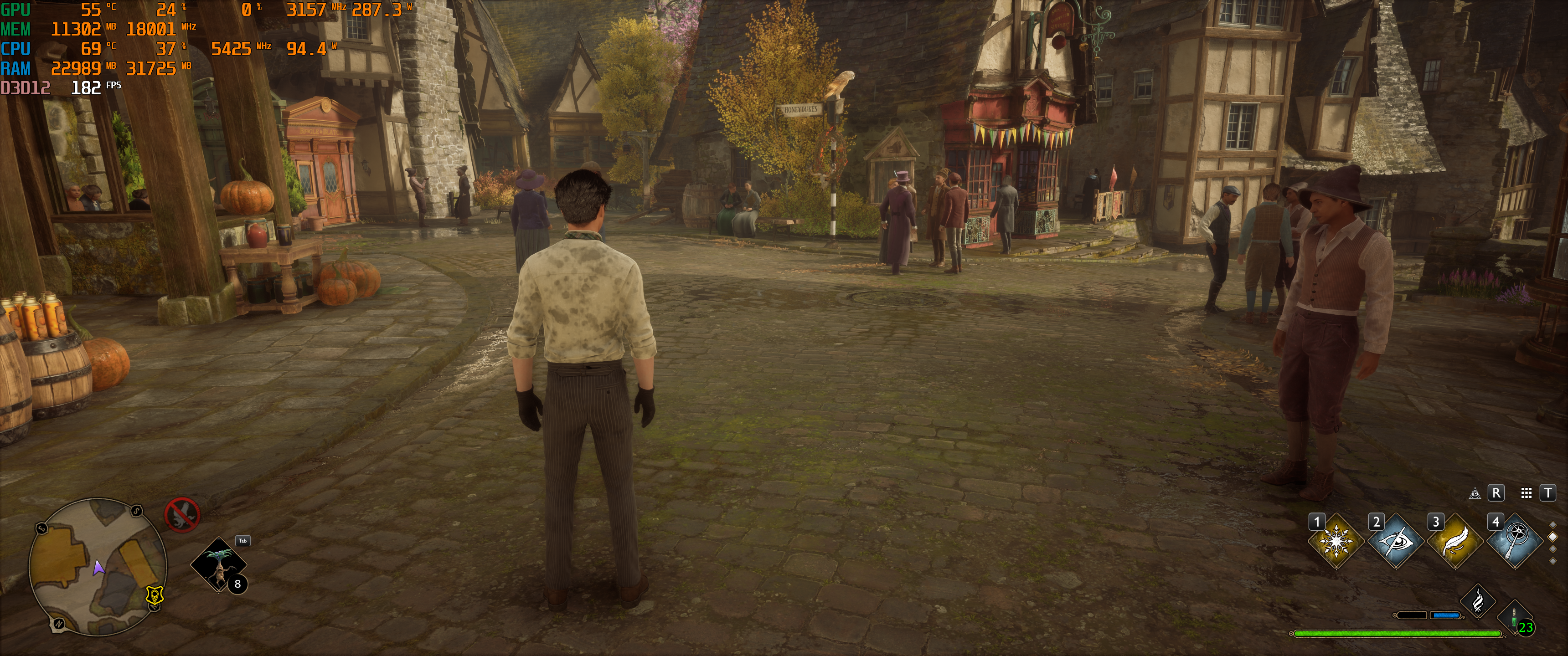This screenshot has width=1568, height=656.
Task: Click the Revelio eye-triangle icon
Action: click(x=1475, y=493)
